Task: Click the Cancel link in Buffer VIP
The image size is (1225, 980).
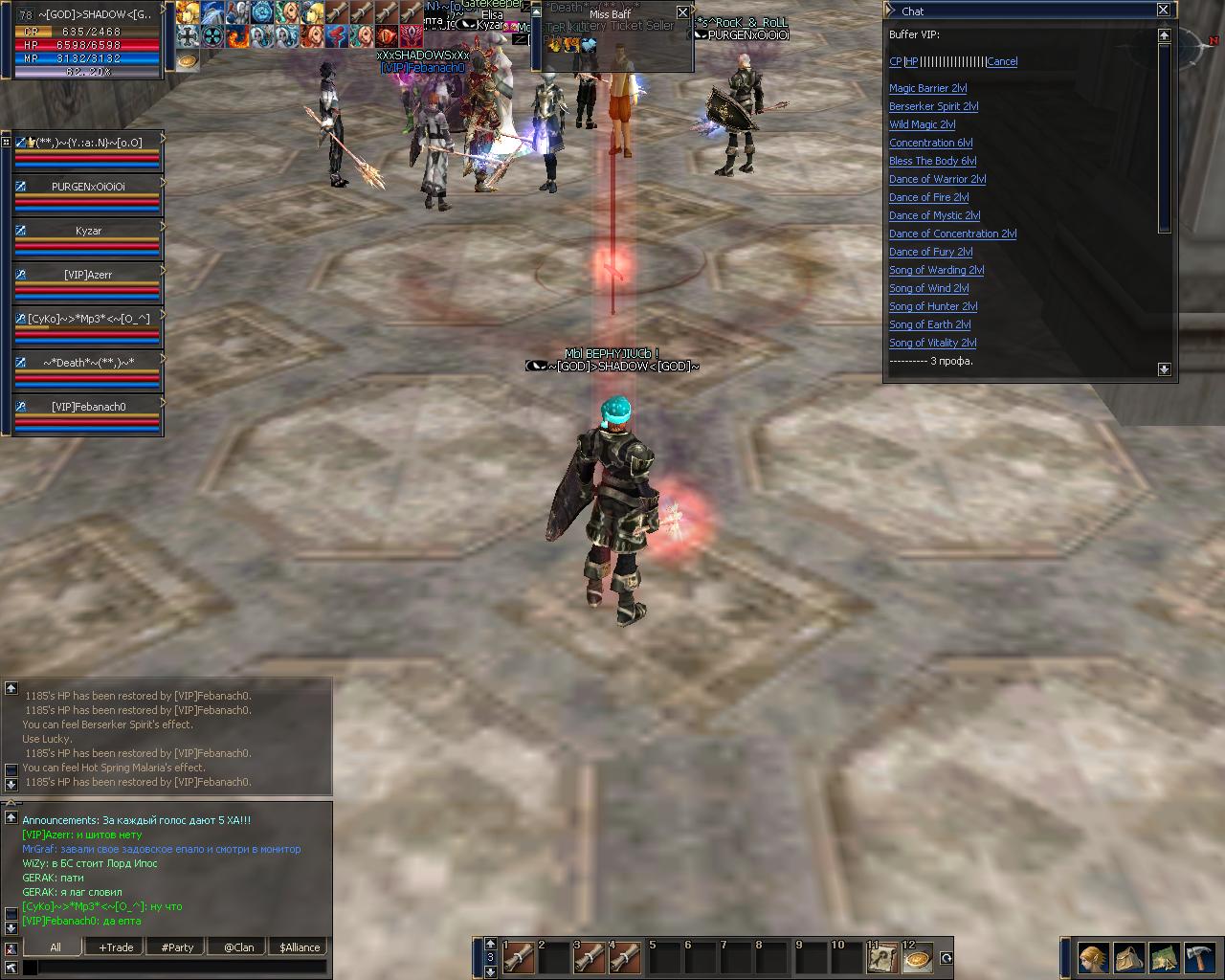Action: point(1001,61)
